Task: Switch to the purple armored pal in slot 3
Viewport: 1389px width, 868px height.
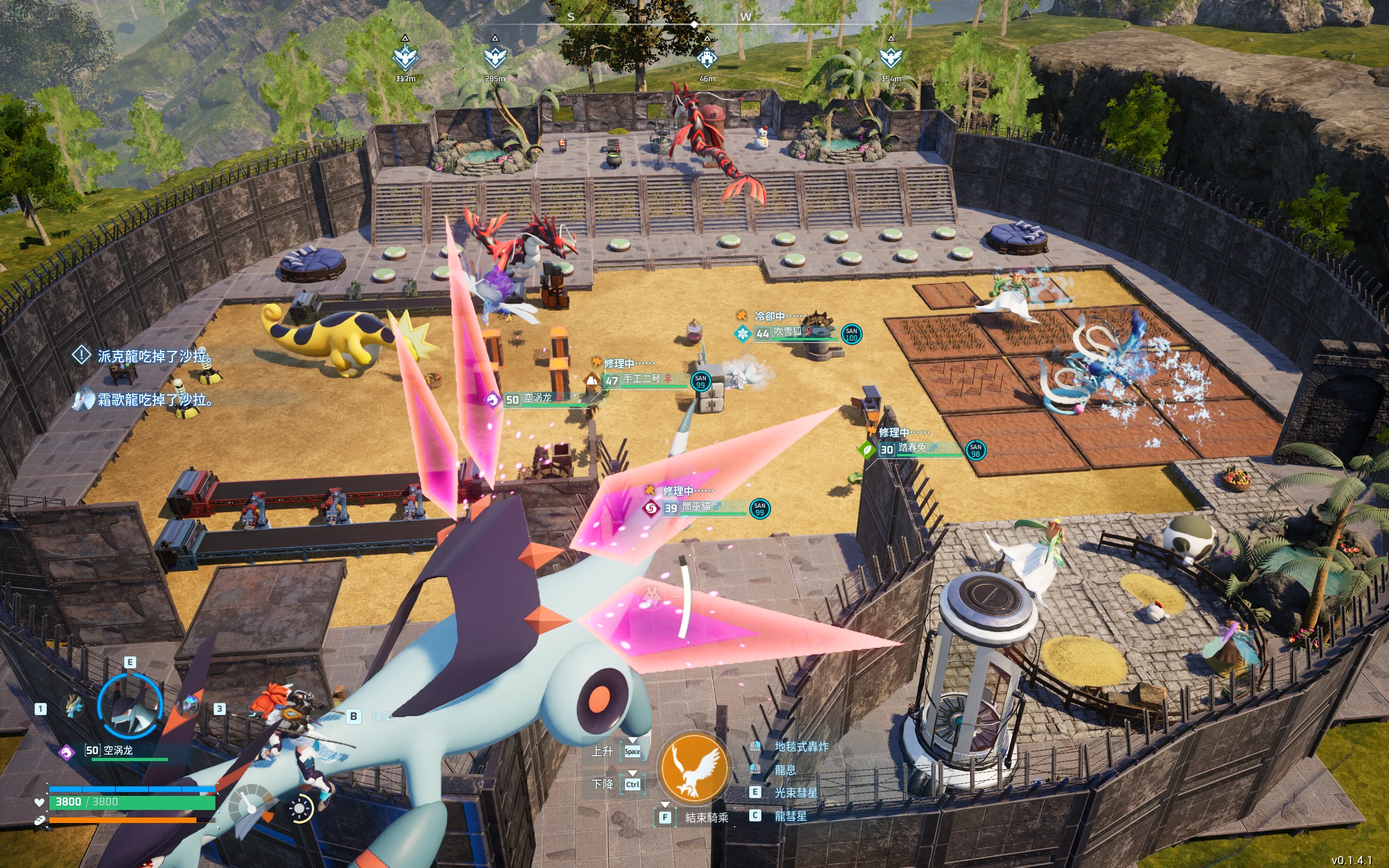Action: [x=188, y=706]
